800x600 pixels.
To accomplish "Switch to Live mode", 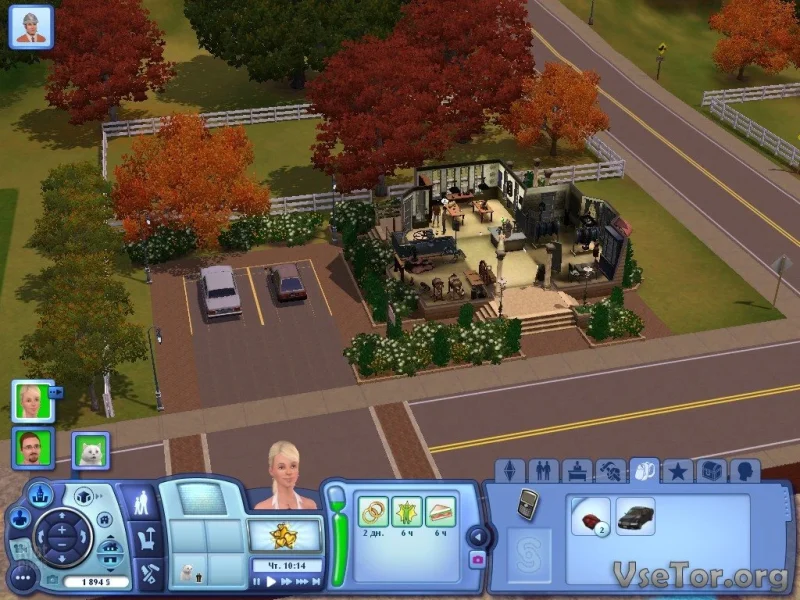I will click(x=144, y=500).
